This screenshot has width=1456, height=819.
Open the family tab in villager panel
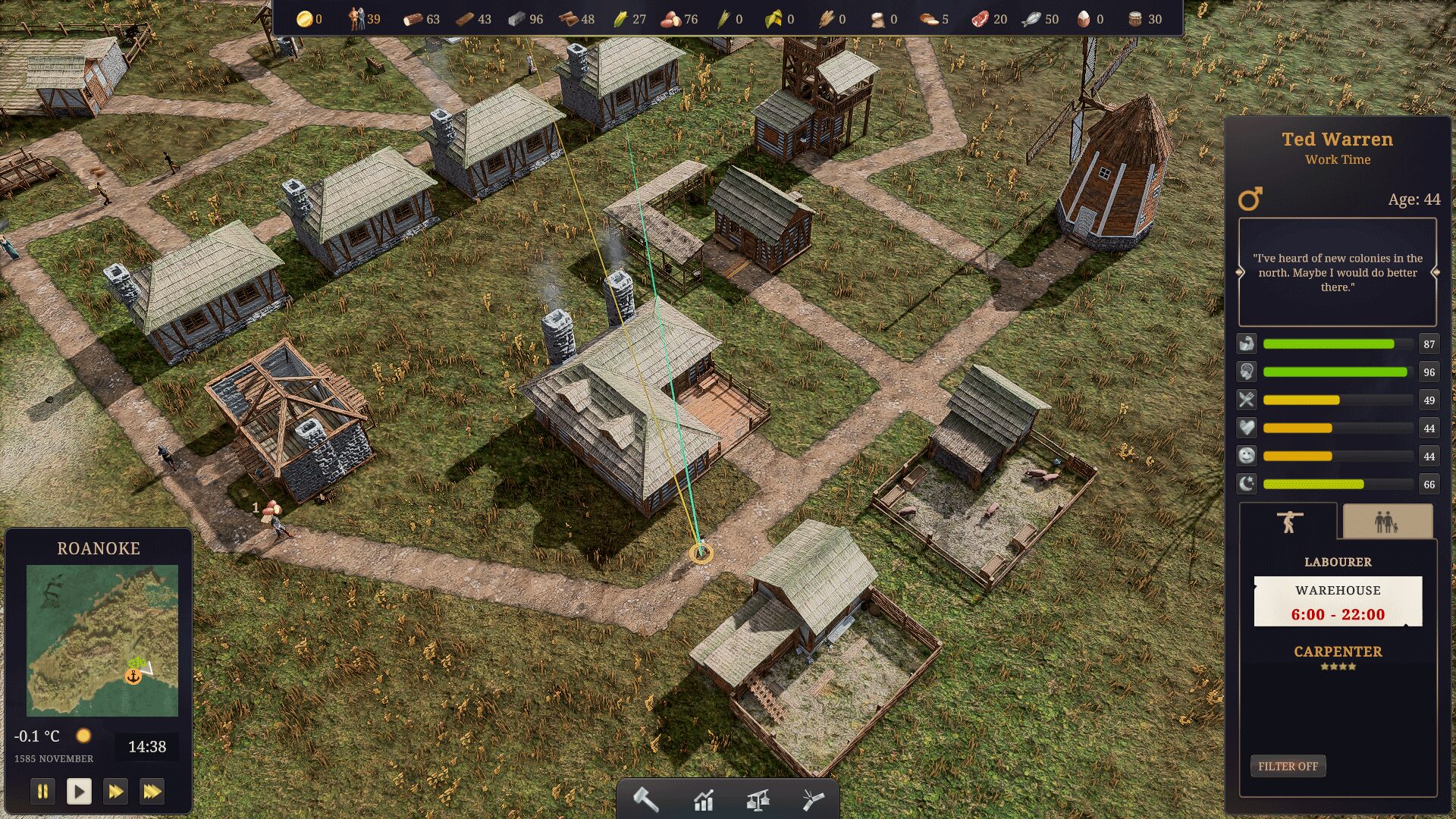[1387, 522]
